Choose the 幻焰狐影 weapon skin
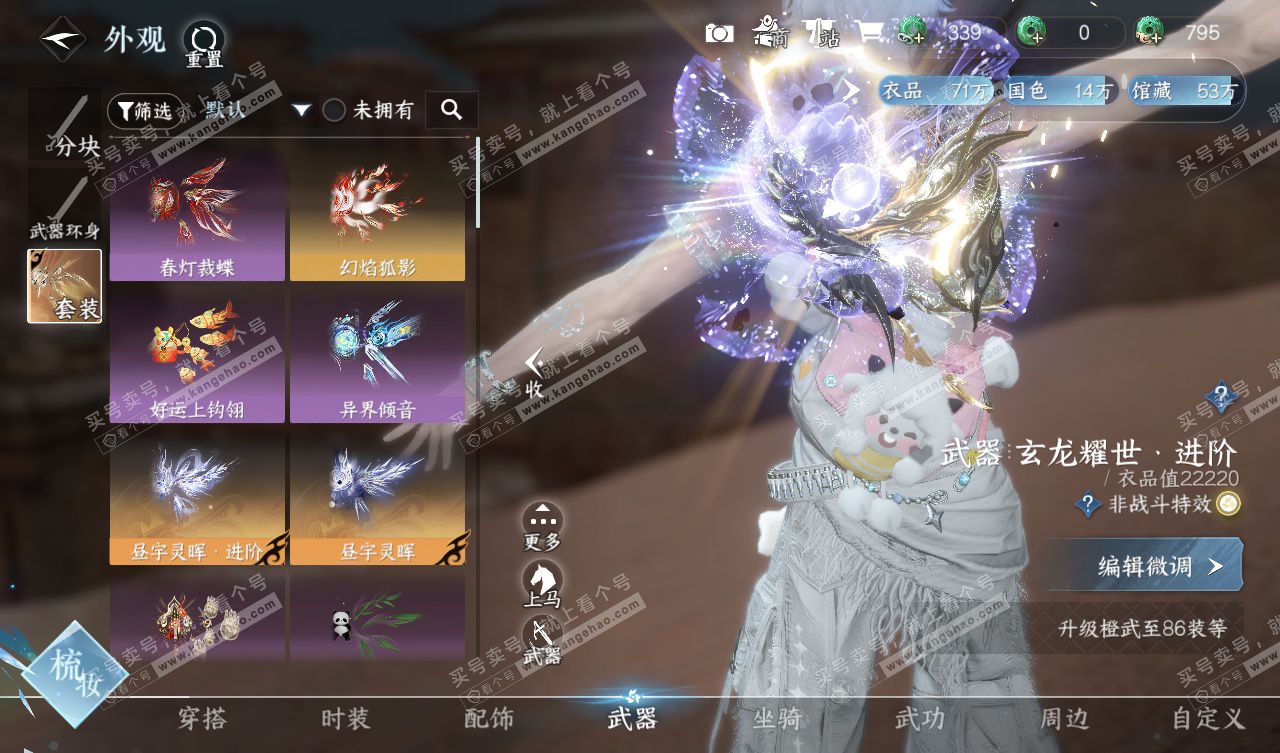This screenshot has height=753, width=1280. [x=377, y=213]
